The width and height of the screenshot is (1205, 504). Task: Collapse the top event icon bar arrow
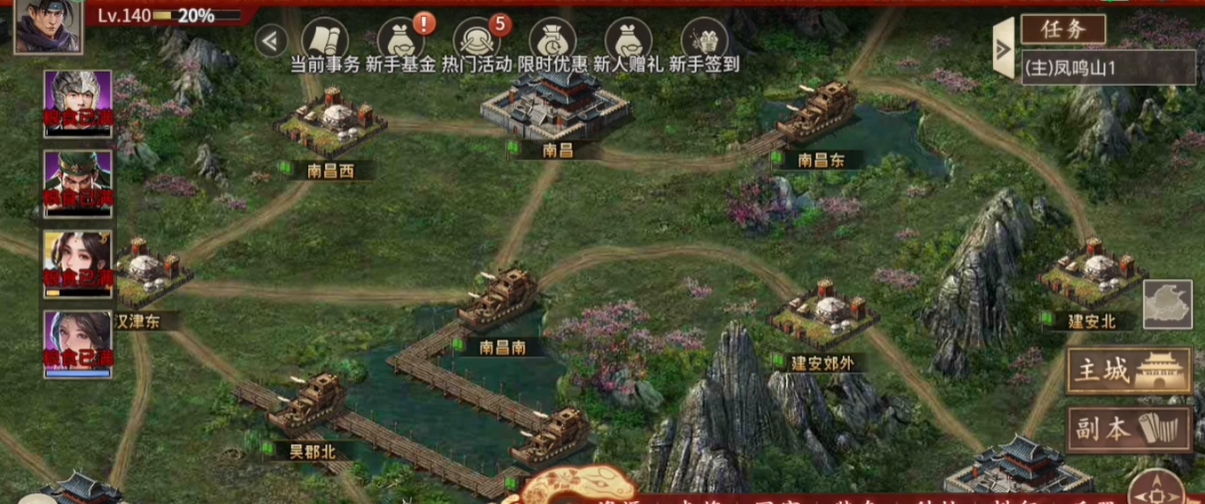(x=271, y=40)
